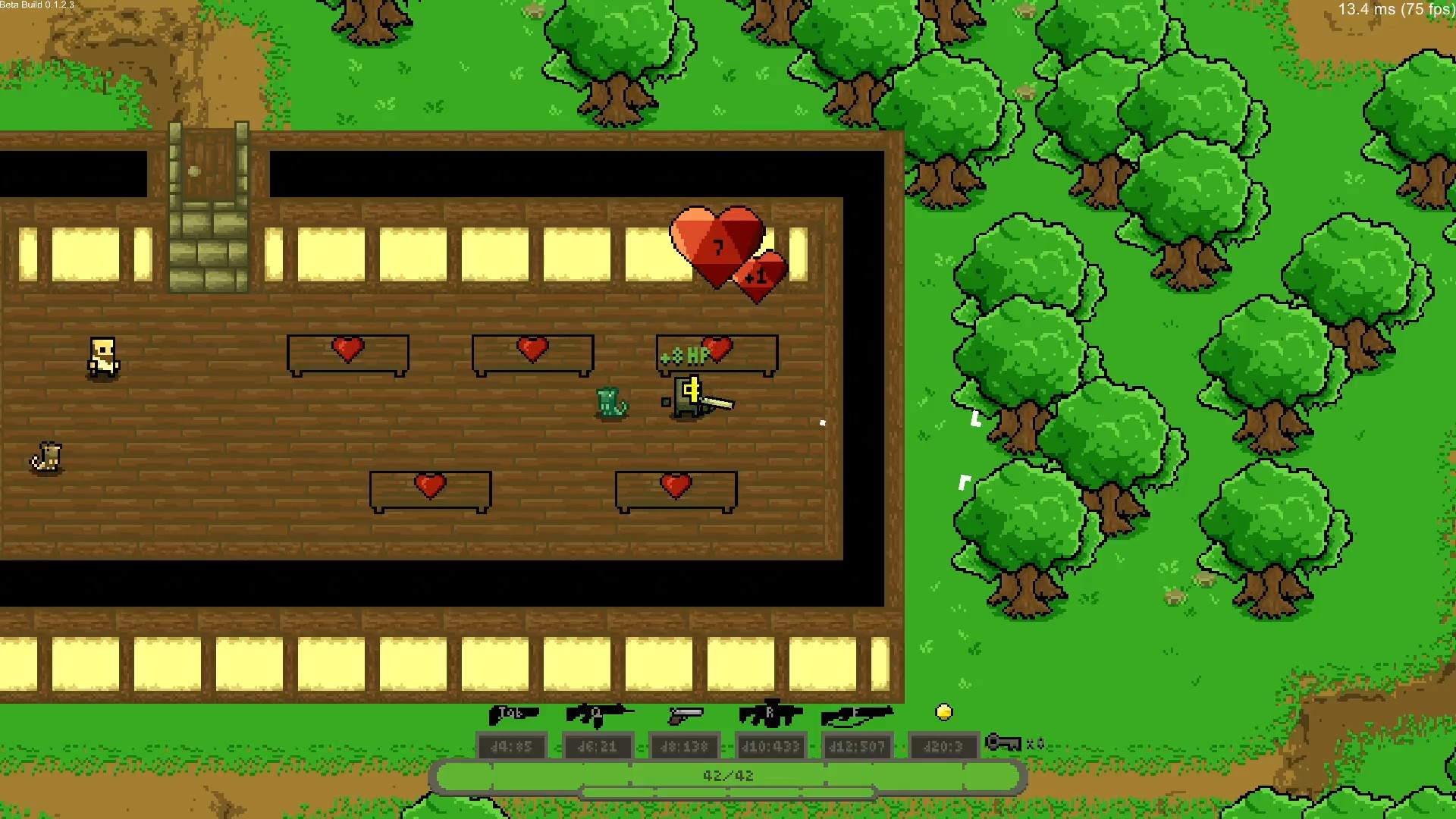Click the d4:85 ammo counter box
The height and width of the screenshot is (819, 1456).
pyautogui.click(x=512, y=745)
